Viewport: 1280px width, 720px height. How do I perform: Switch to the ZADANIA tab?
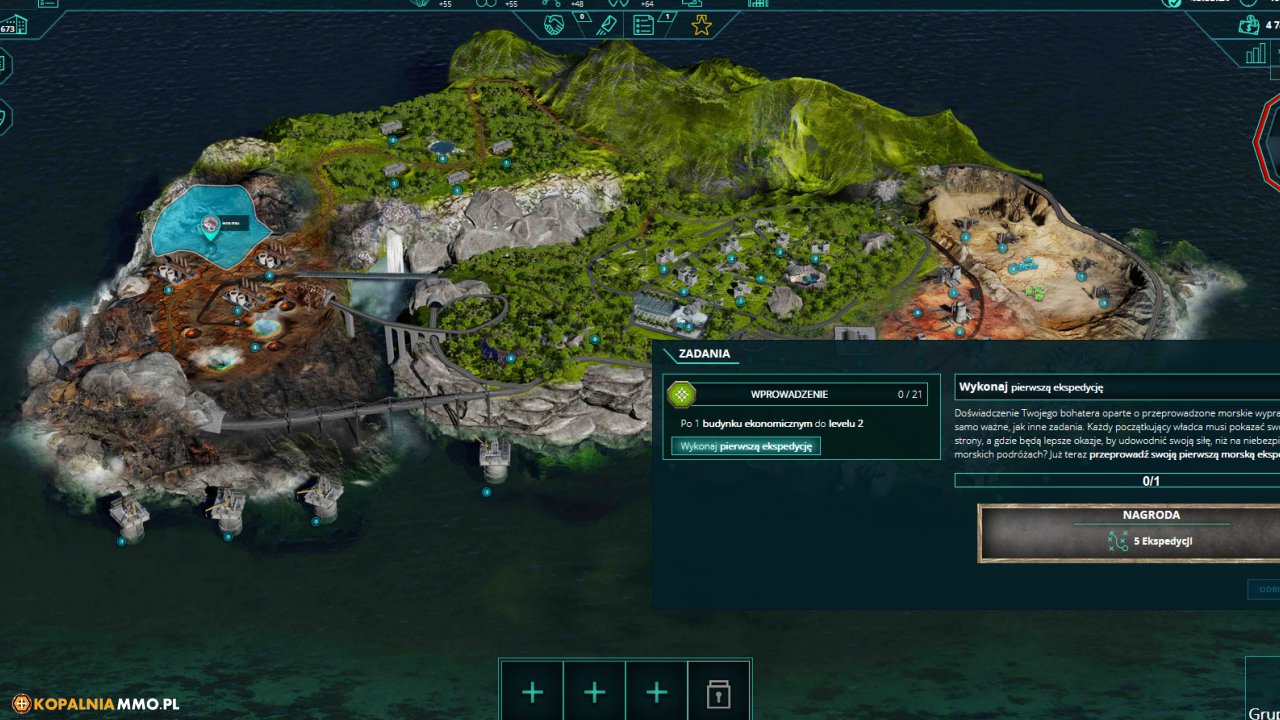704,353
